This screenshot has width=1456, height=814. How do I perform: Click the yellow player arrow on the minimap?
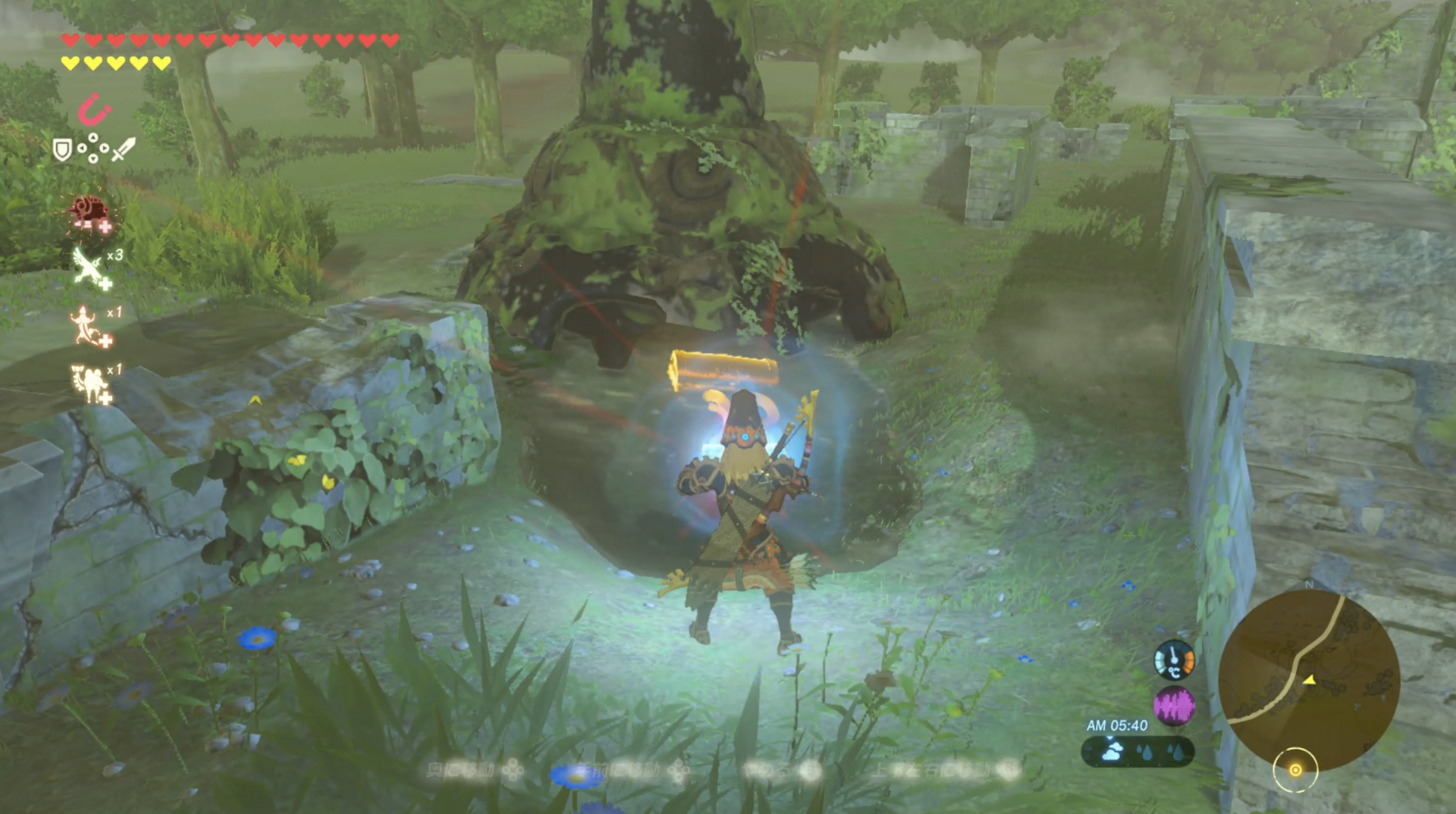[1310, 681]
